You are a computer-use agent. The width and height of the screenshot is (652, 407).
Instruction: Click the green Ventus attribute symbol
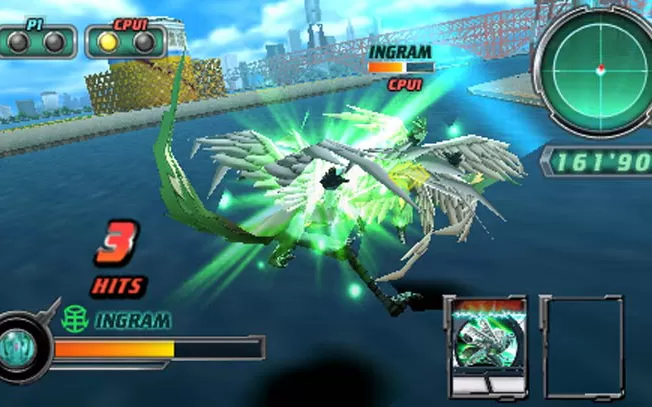(x=74, y=320)
